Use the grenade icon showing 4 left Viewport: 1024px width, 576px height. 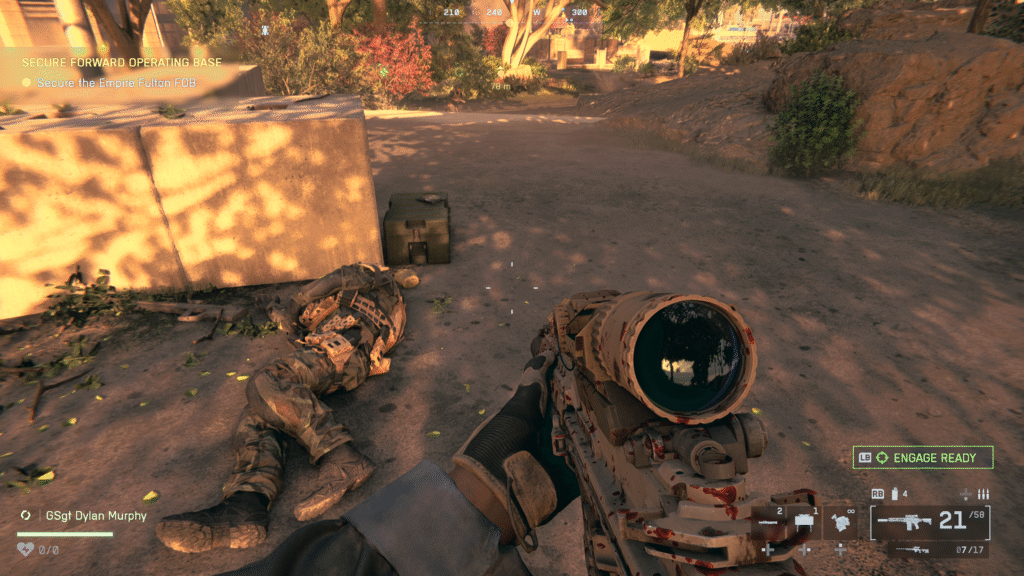click(x=894, y=494)
